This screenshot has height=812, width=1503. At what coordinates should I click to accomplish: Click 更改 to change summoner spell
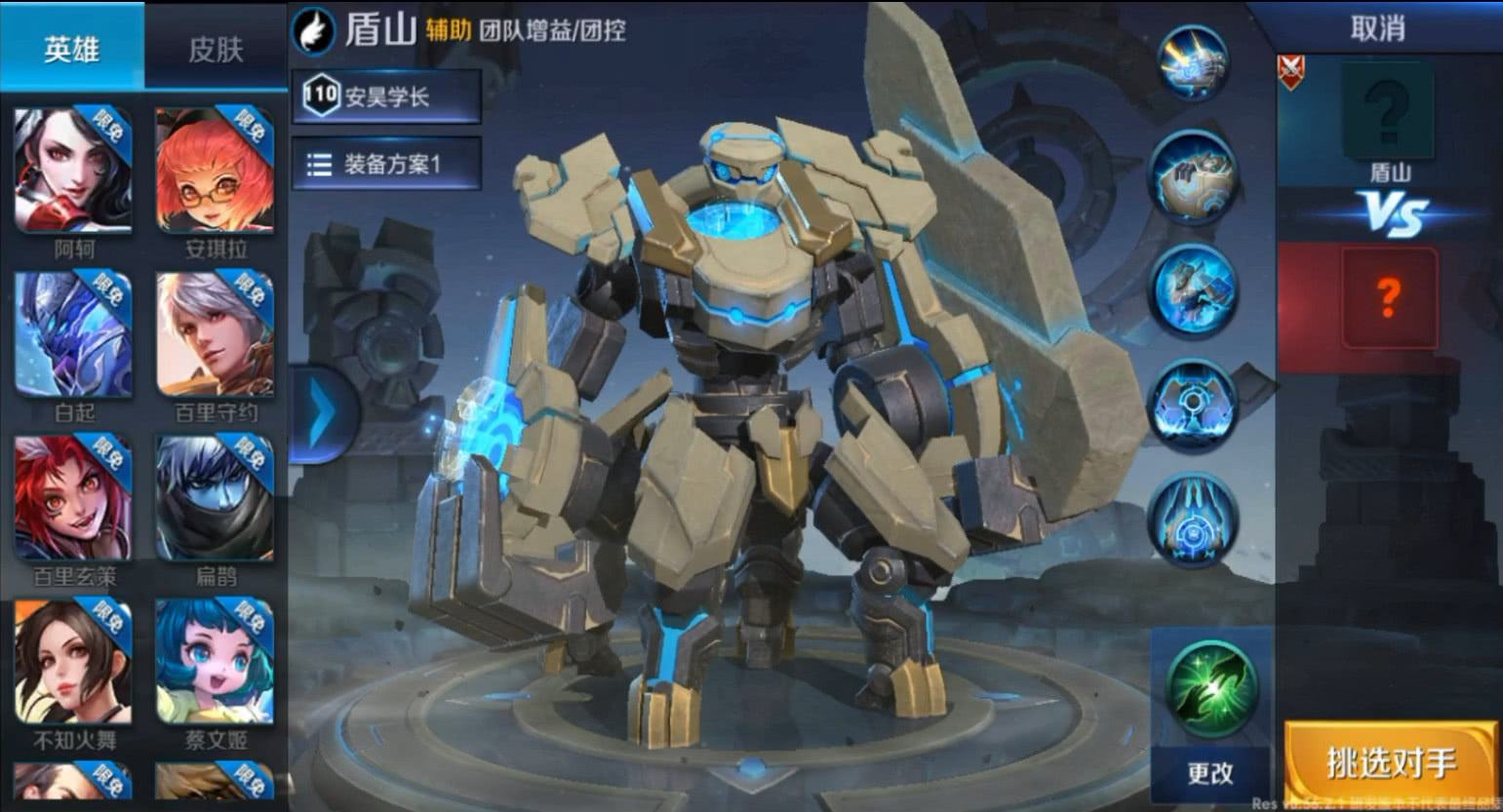[x=1209, y=775]
